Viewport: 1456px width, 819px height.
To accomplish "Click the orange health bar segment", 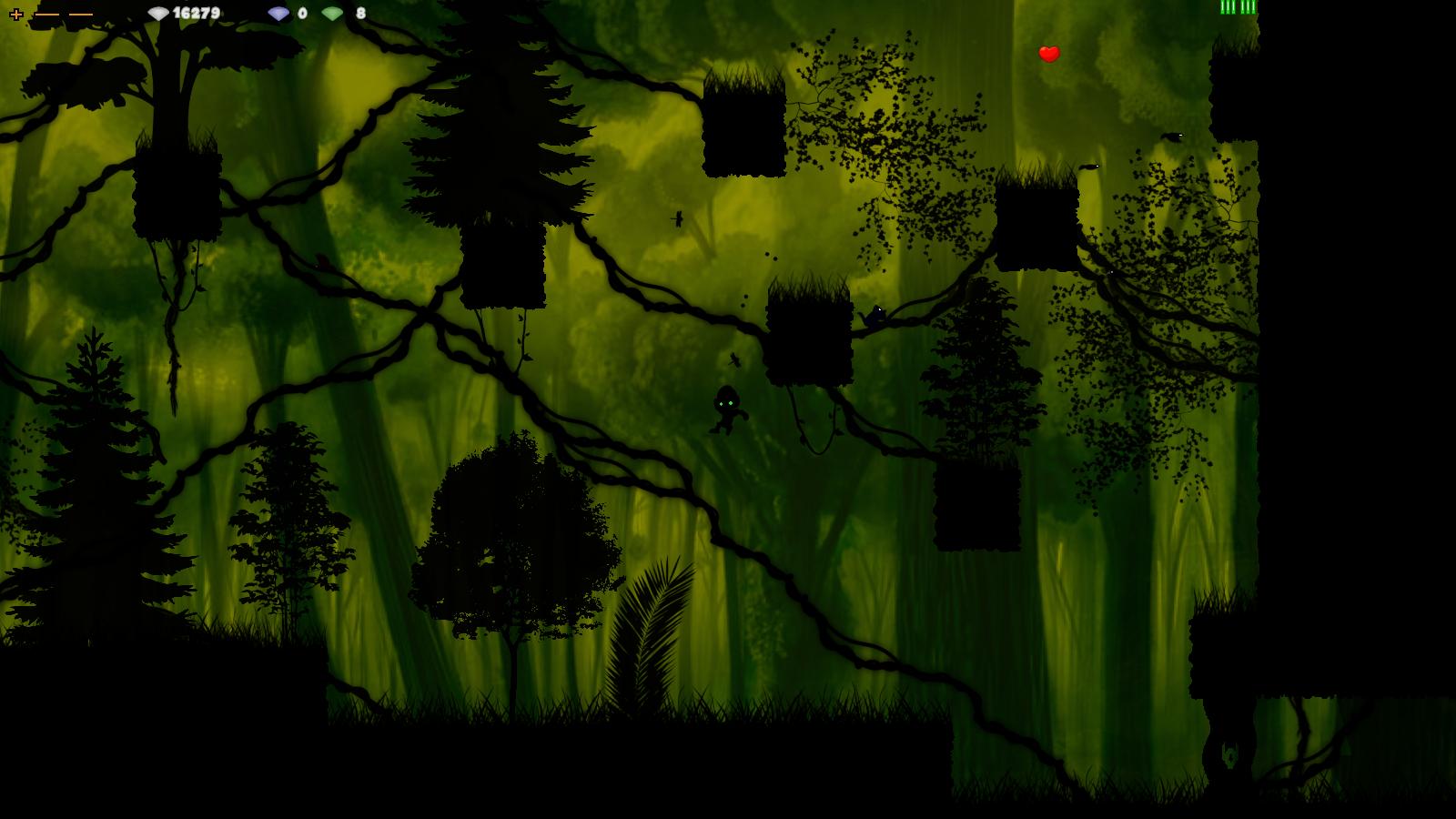I will [x=46, y=14].
